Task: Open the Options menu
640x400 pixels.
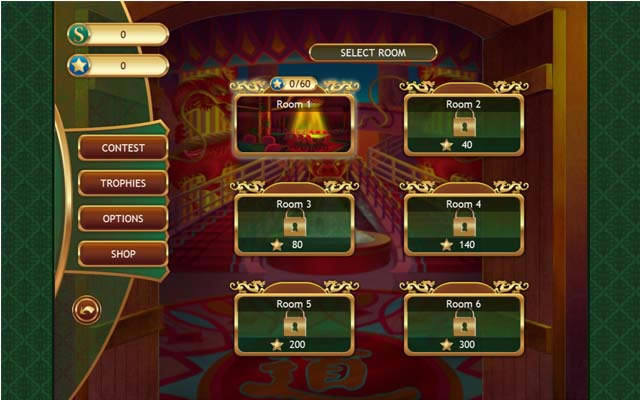Action: pyautogui.click(x=122, y=219)
